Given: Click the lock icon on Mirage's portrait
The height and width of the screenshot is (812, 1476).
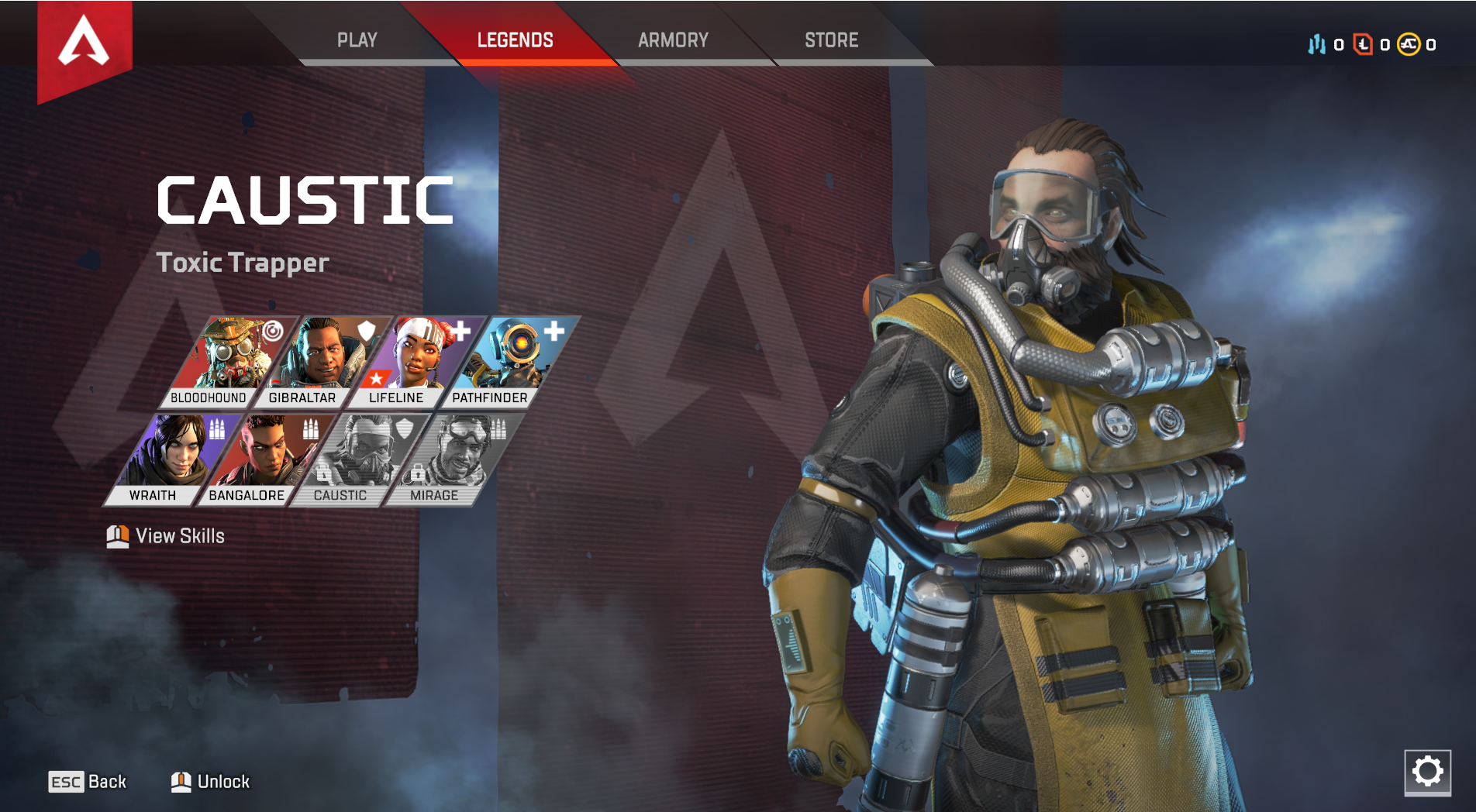Looking at the screenshot, I should pos(418,473).
